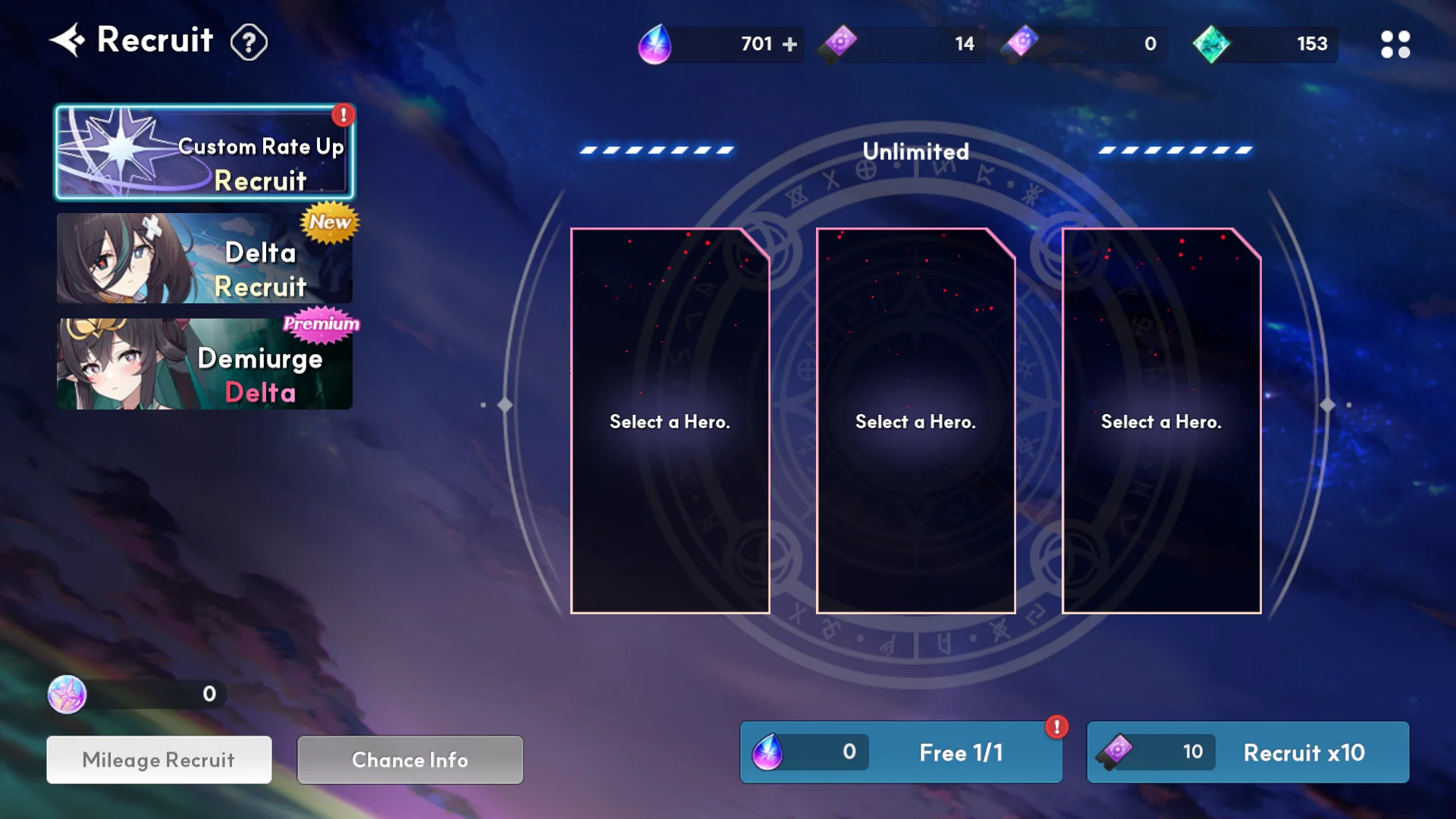1456x819 pixels.
Task: Choose the Demiurge Delta premium banner
Action: [x=205, y=364]
